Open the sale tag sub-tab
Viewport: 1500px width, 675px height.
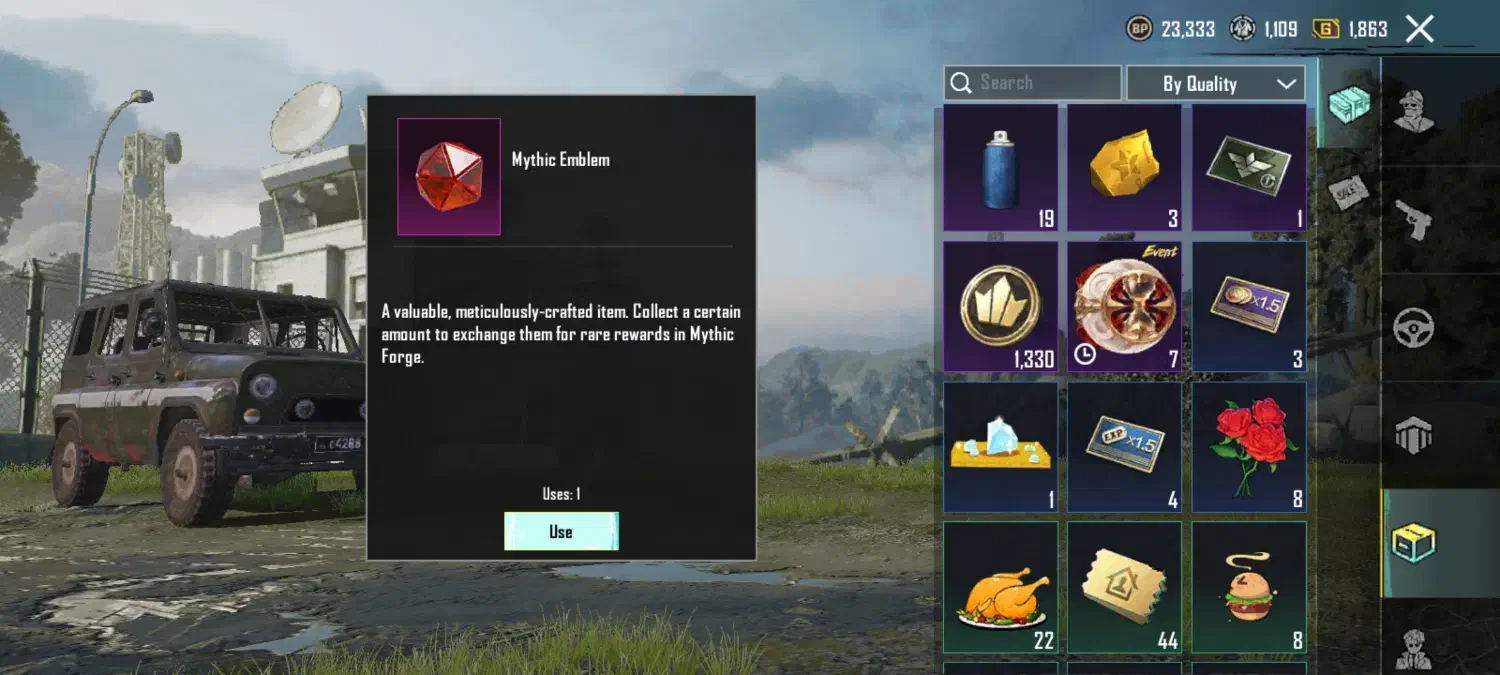[x=1348, y=190]
